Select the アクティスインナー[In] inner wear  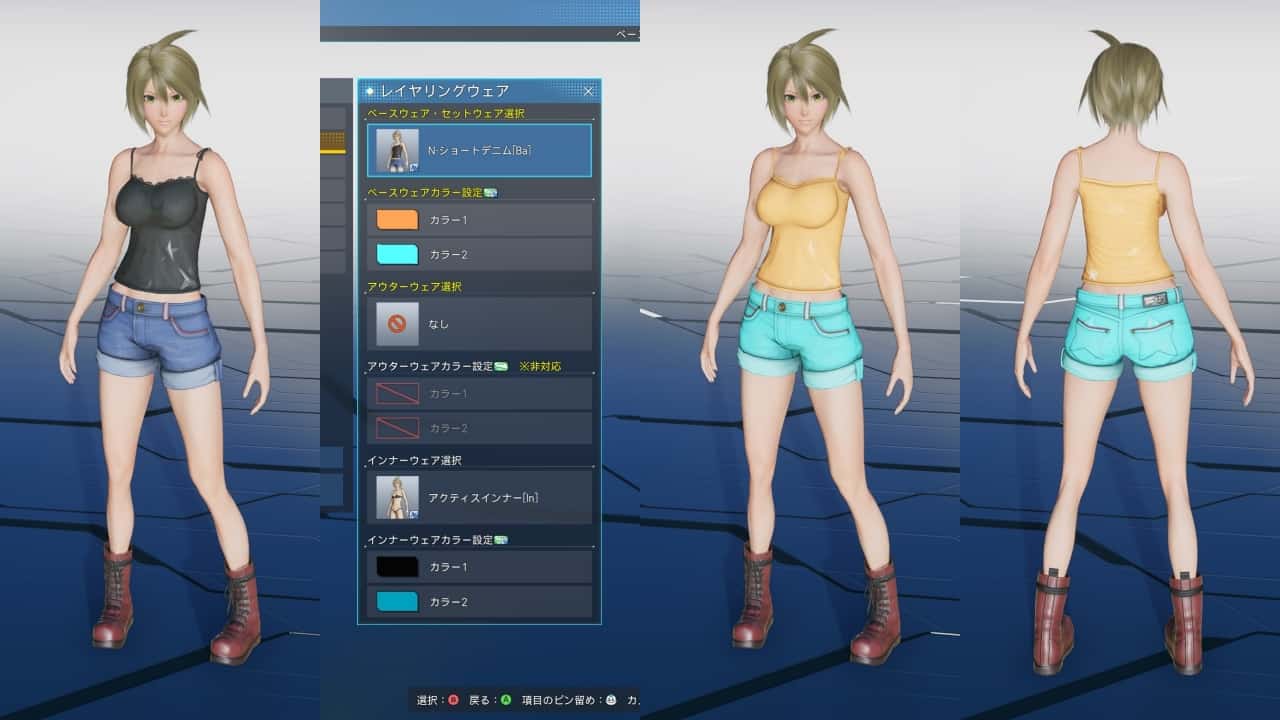tap(479, 497)
